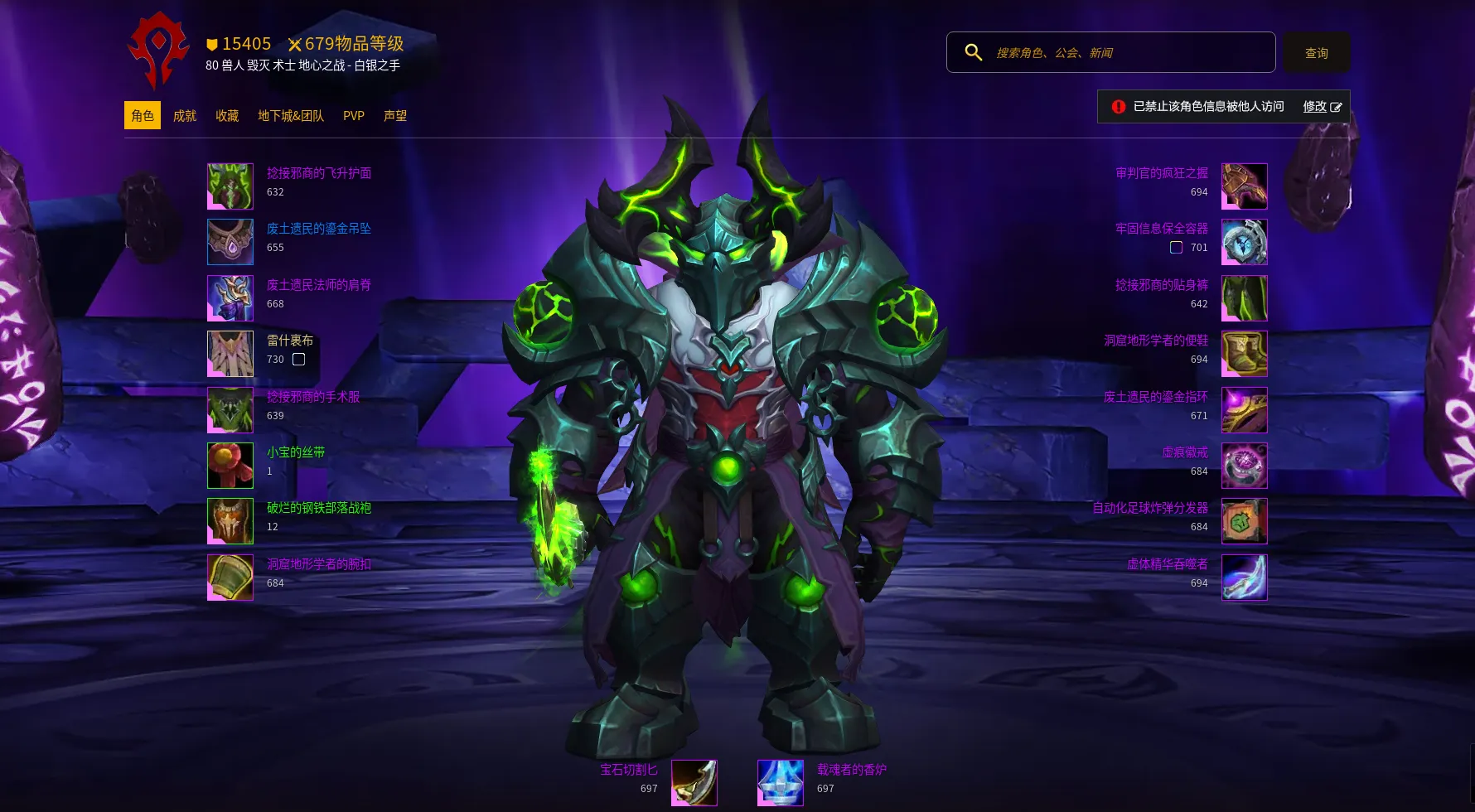Select the 载魂者的香炉 off-hand icon
Image resolution: width=1475 pixels, height=812 pixels.
(x=781, y=783)
